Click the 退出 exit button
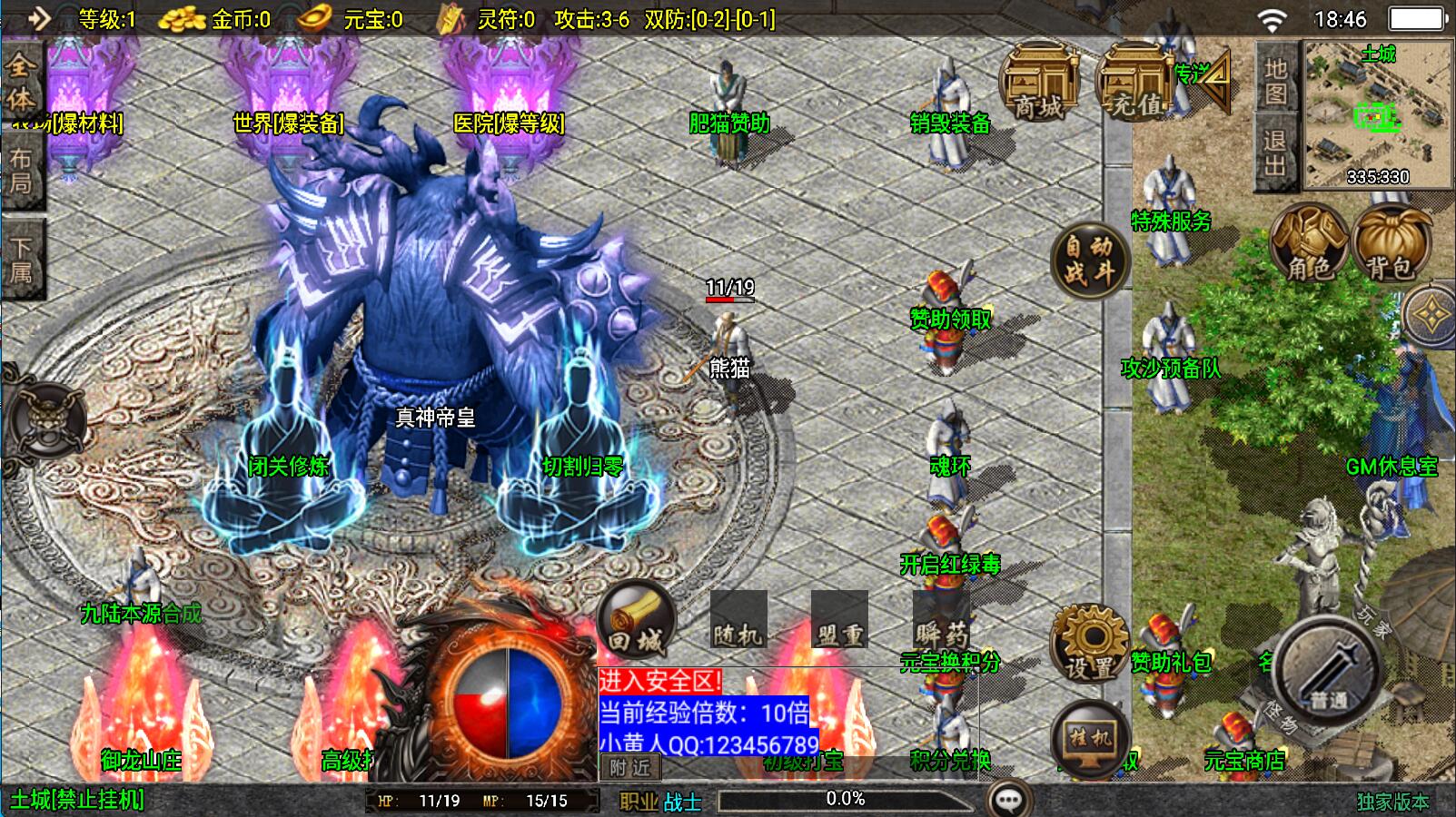The image size is (1456, 817). 1275,153
